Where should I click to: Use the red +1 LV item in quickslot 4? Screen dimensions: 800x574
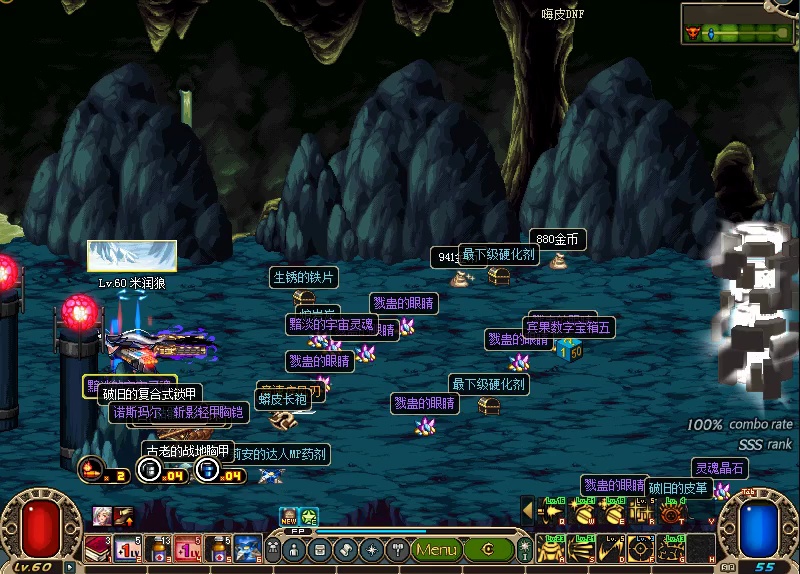point(187,548)
